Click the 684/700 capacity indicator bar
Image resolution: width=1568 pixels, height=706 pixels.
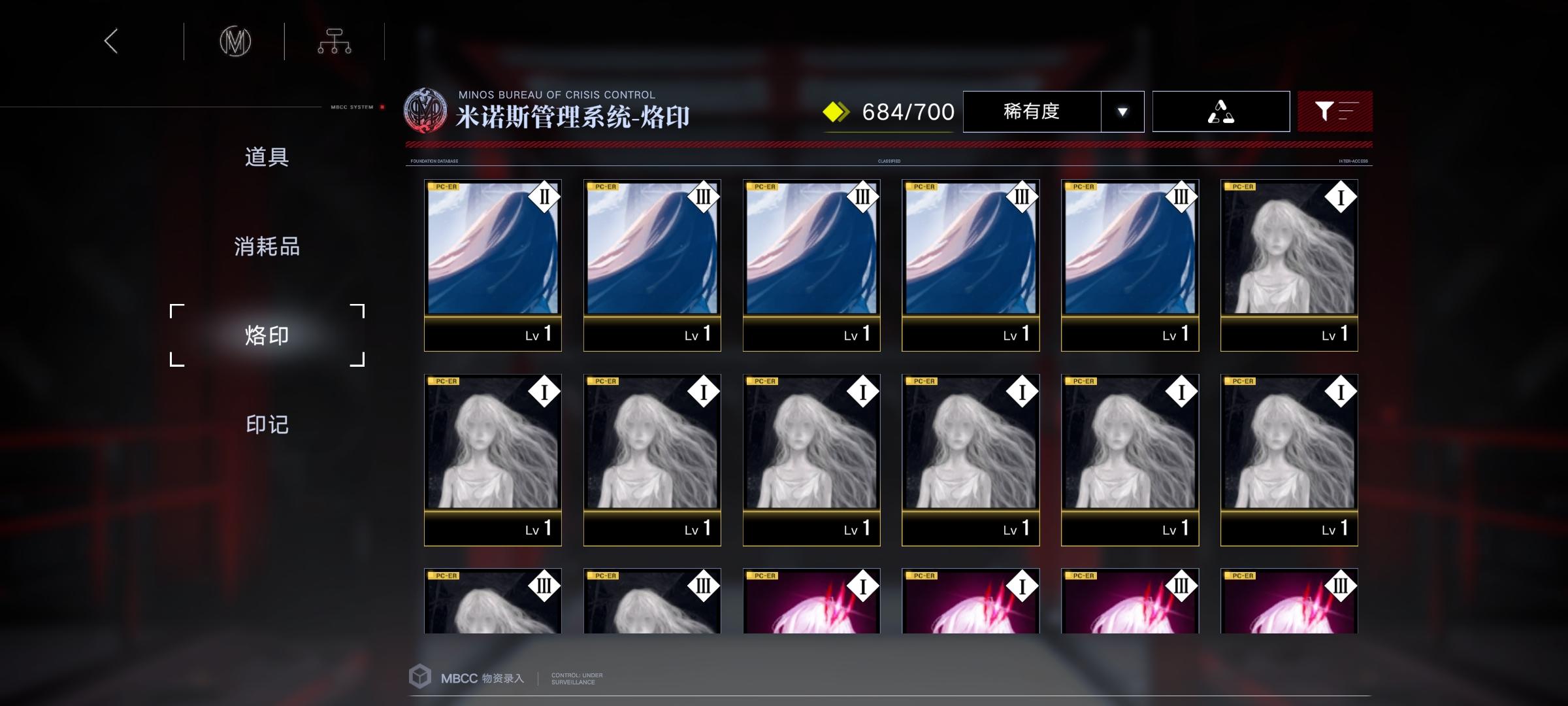click(x=907, y=111)
